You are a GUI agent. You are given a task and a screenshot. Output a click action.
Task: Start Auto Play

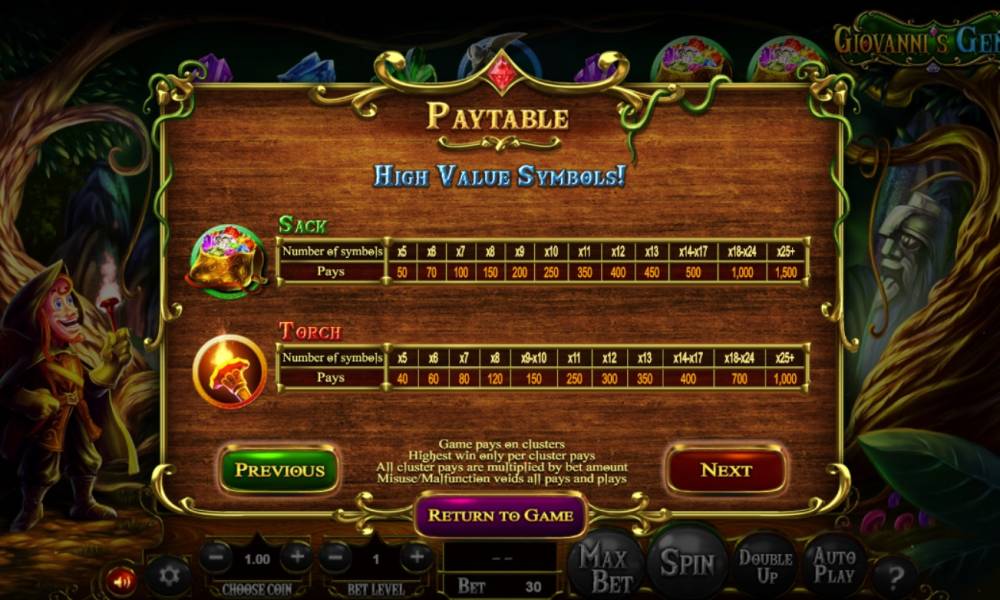click(x=834, y=567)
